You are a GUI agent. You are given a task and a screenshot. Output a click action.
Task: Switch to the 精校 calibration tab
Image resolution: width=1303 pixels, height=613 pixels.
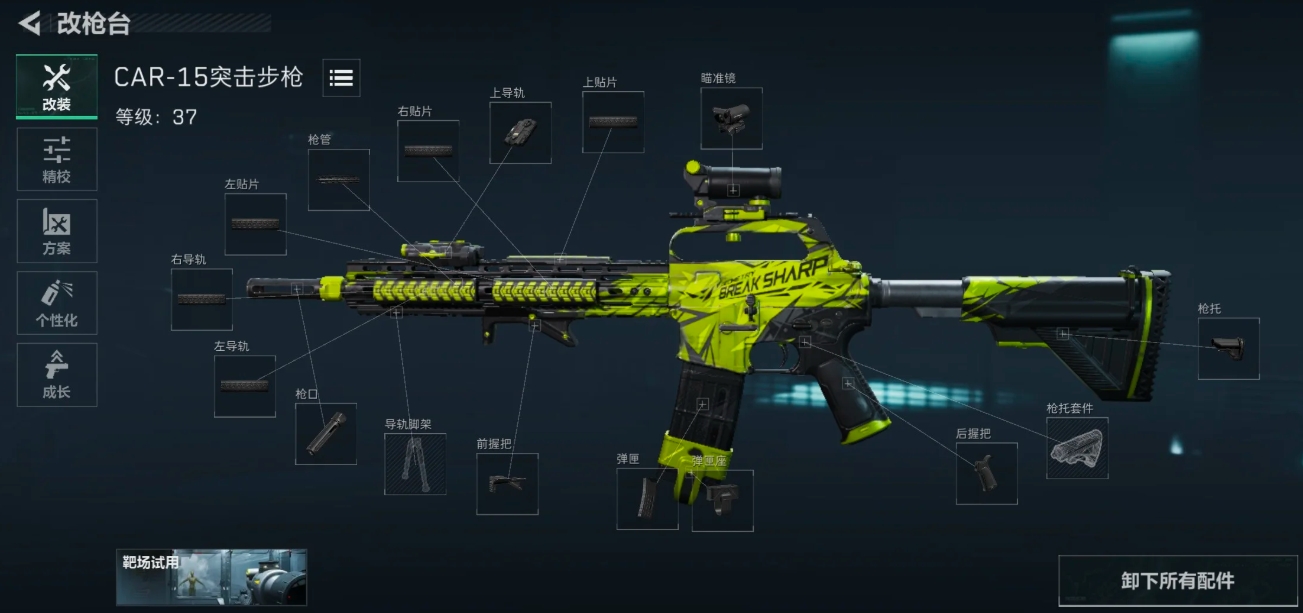(57, 159)
